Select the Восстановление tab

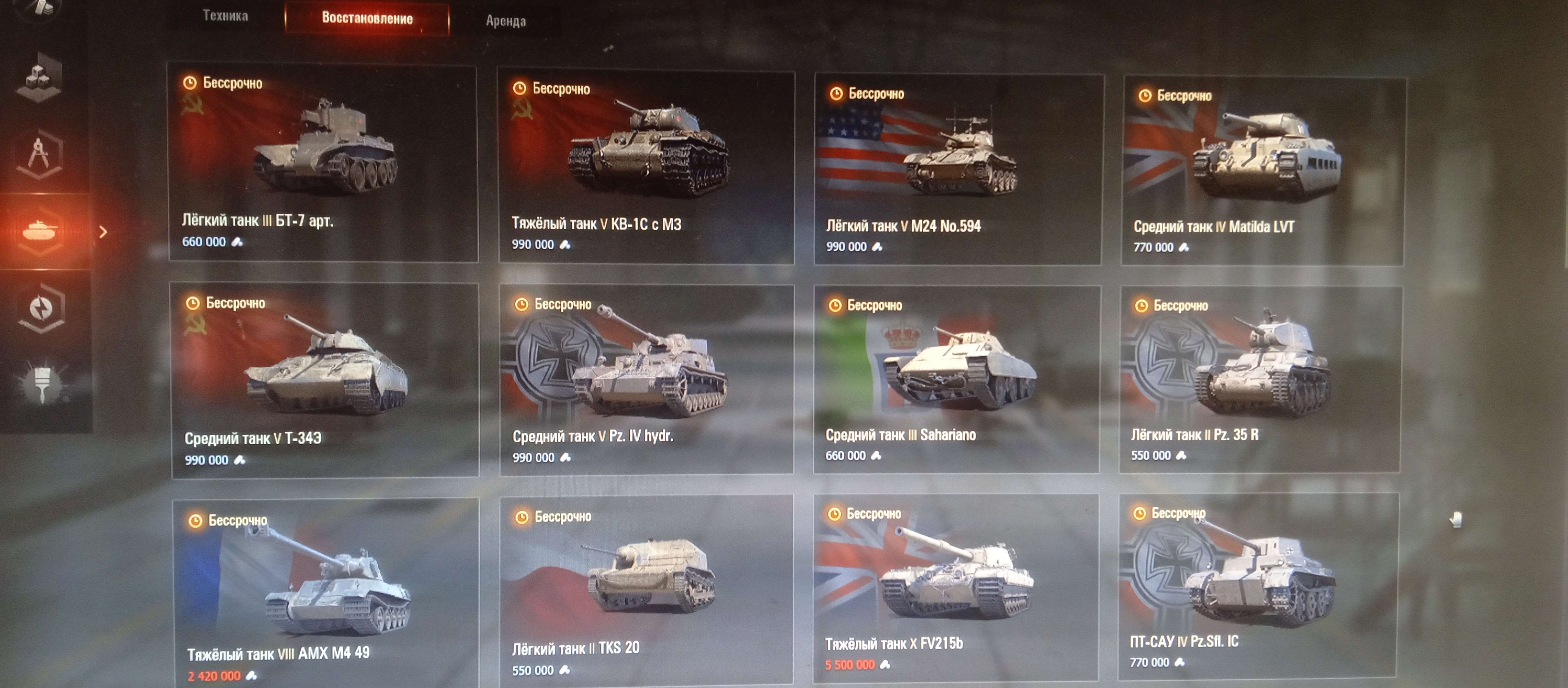[368, 19]
